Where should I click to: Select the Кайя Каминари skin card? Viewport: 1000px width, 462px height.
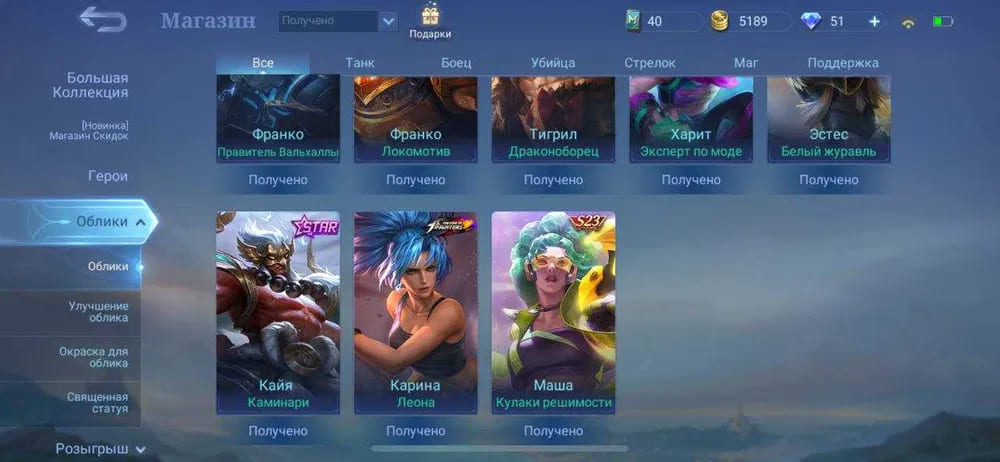coord(278,312)
